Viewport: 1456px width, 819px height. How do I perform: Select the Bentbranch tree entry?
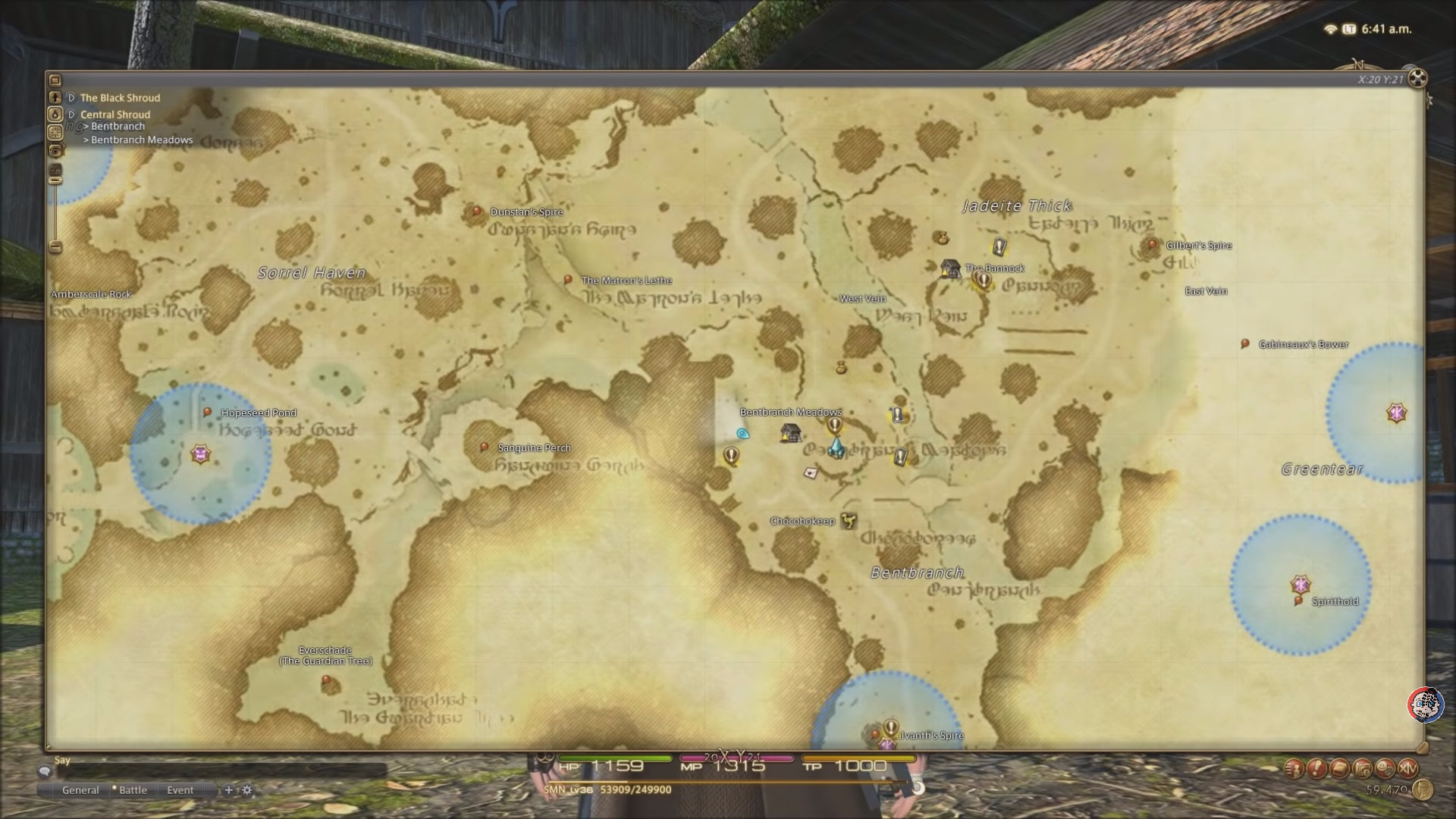coord(118,127)
